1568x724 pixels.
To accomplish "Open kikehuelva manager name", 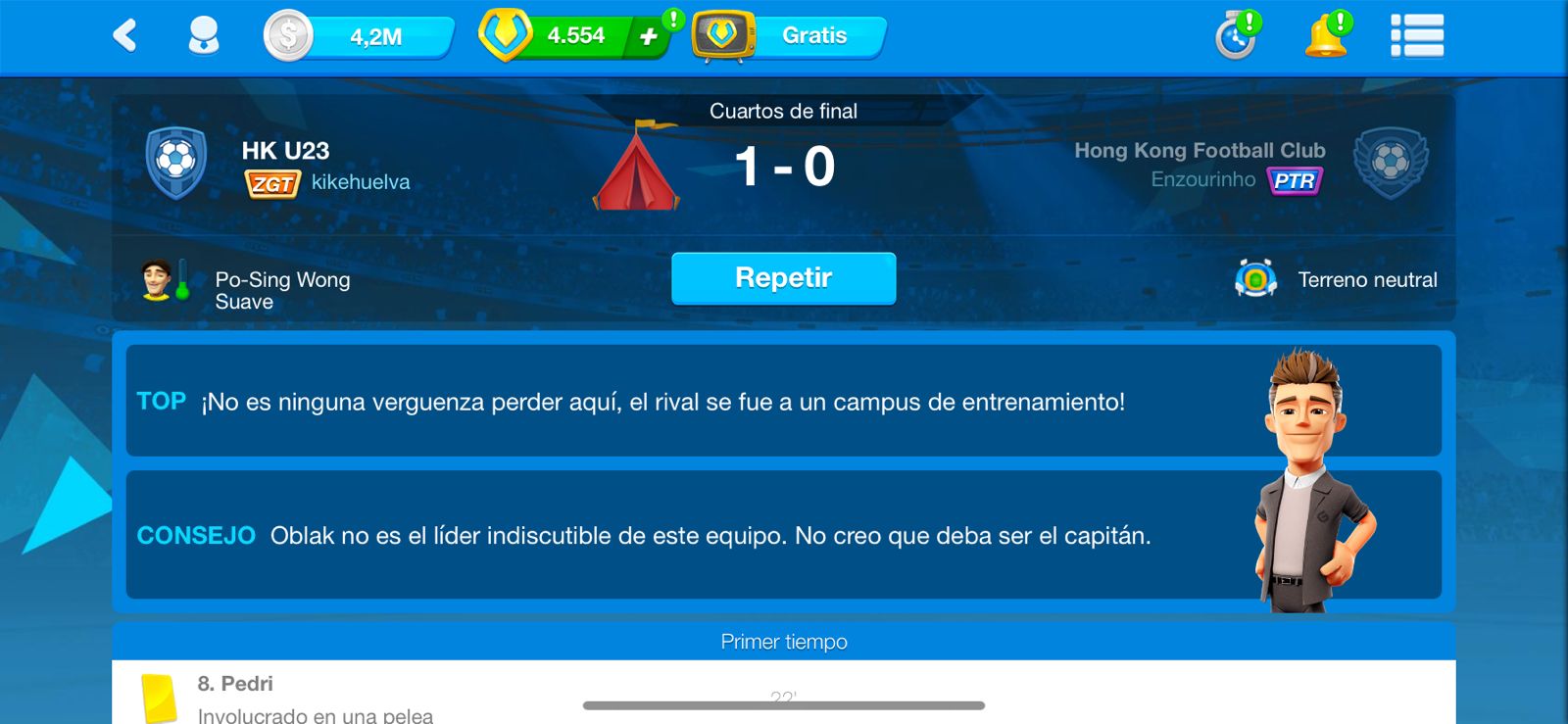I will [x=361, y=182].
